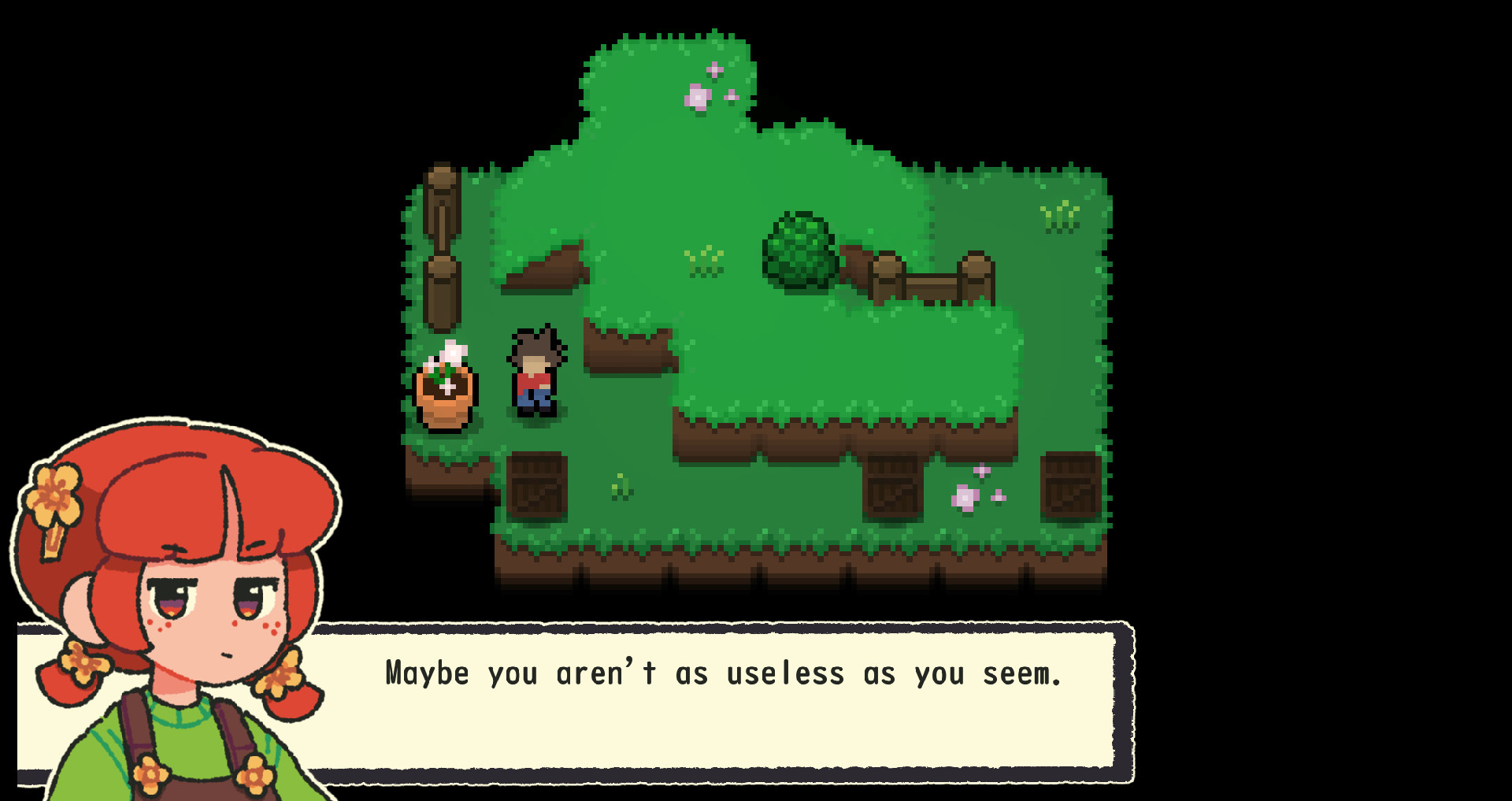Advance the dialogue line about being useless
Viewport: 1512px width, 801px height.
(723, 673)
